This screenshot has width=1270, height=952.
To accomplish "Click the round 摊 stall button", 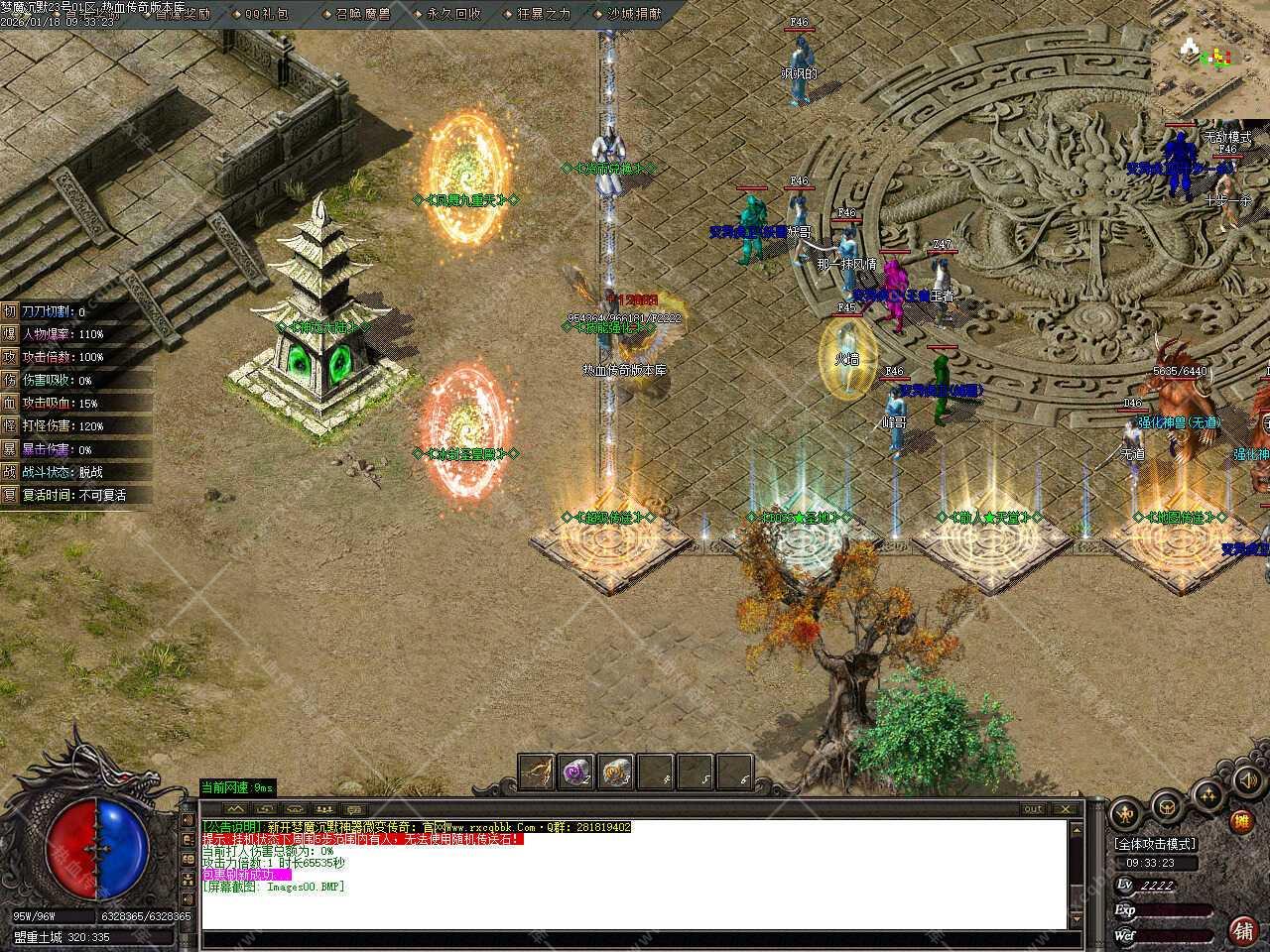I will pyautogui.click(x=1240, y=821).
